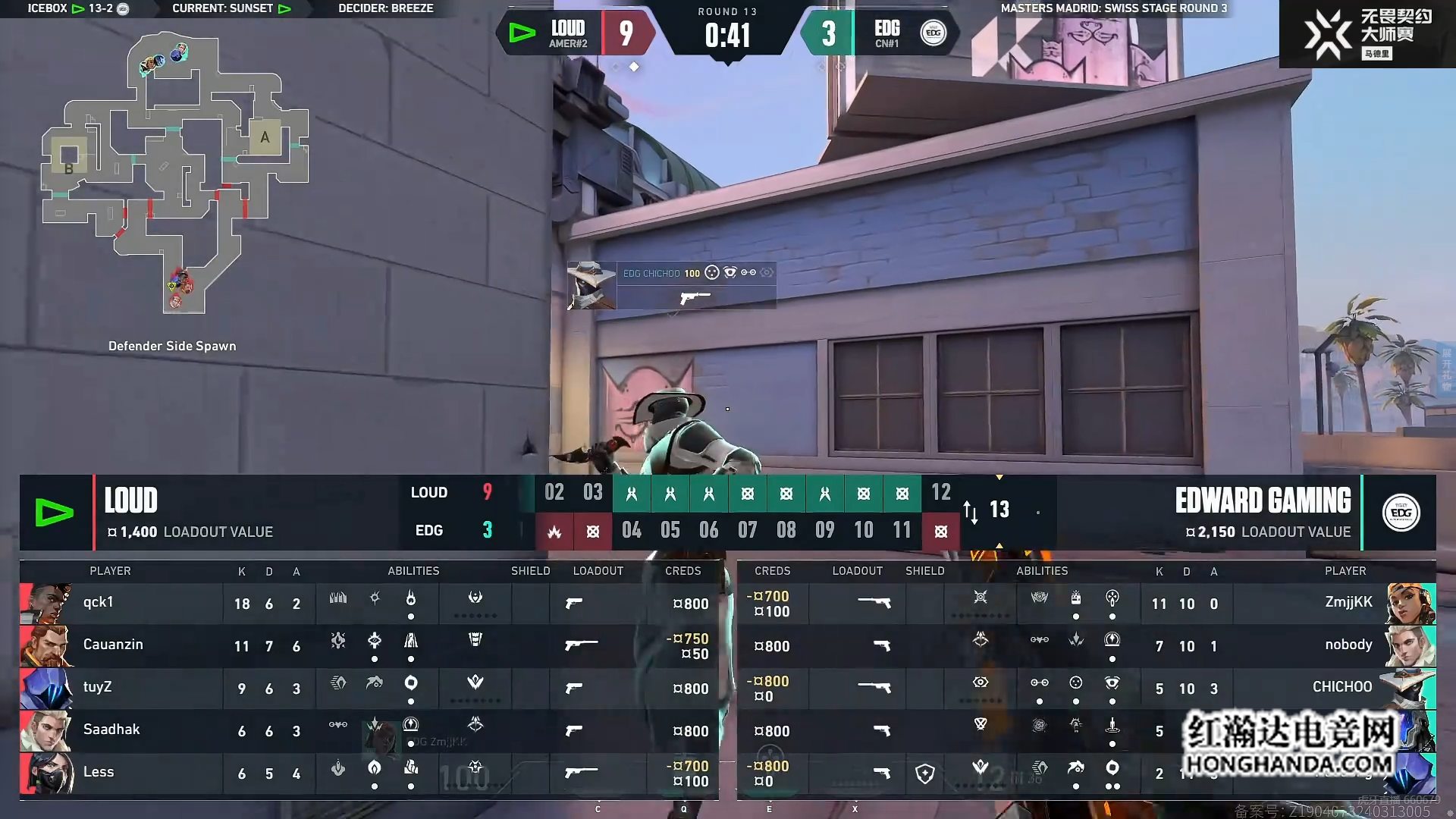The width and height of the screenshot is (1456, 819).
Task: Click the LOUD team logo beside loadout value
Action: [x=55, y=513]
